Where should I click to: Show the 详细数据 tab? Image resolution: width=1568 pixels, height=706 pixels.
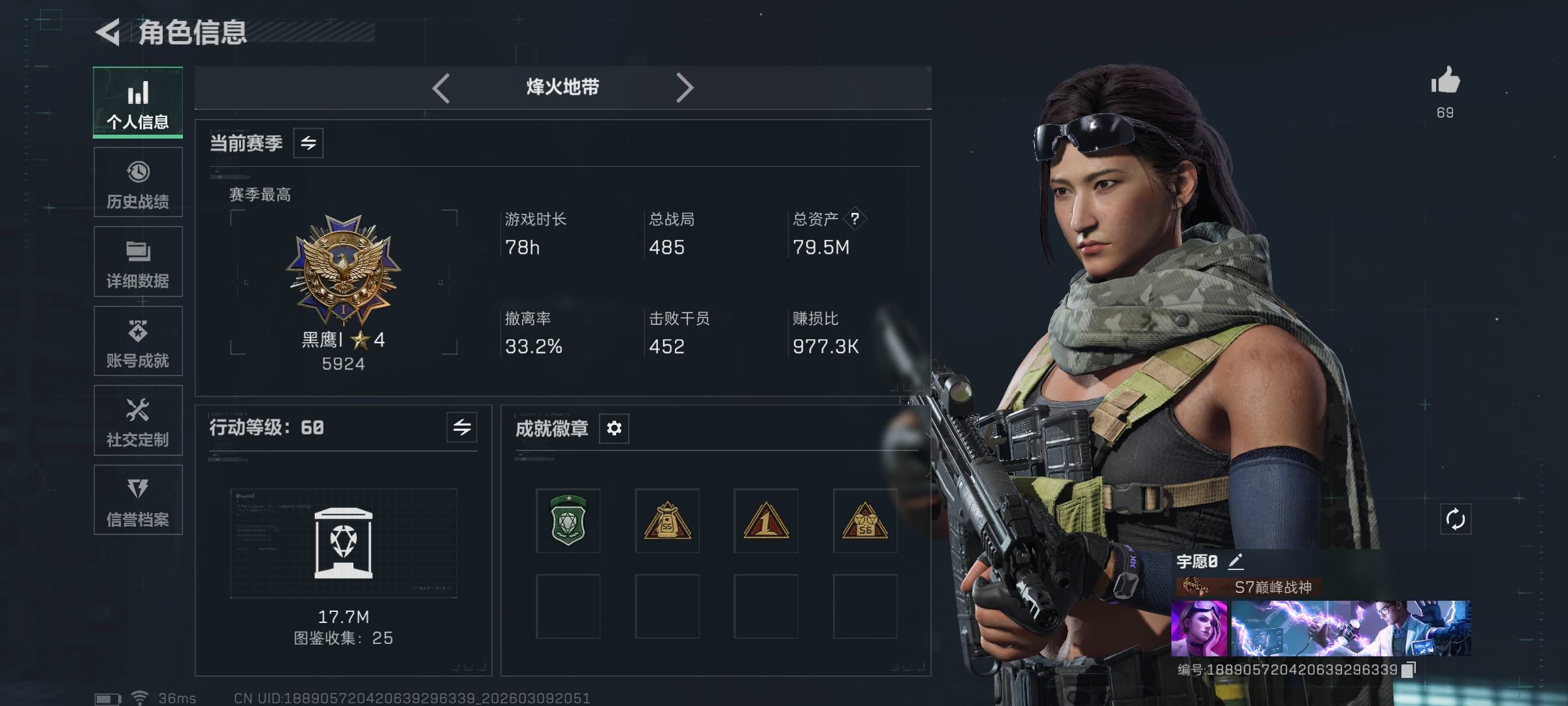point(138,262)
